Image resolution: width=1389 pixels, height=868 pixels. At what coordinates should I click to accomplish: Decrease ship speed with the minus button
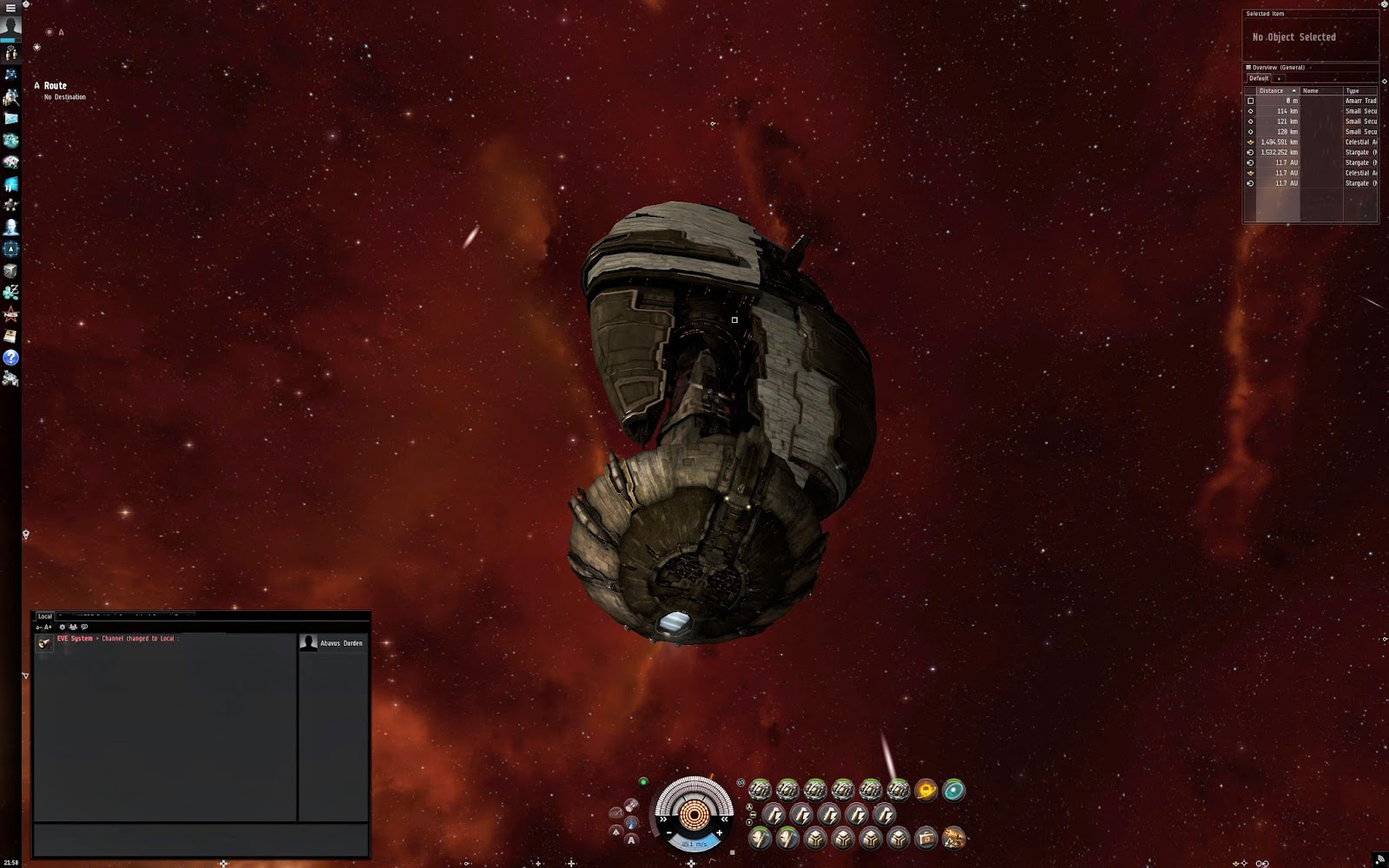(x=669, y=833)
